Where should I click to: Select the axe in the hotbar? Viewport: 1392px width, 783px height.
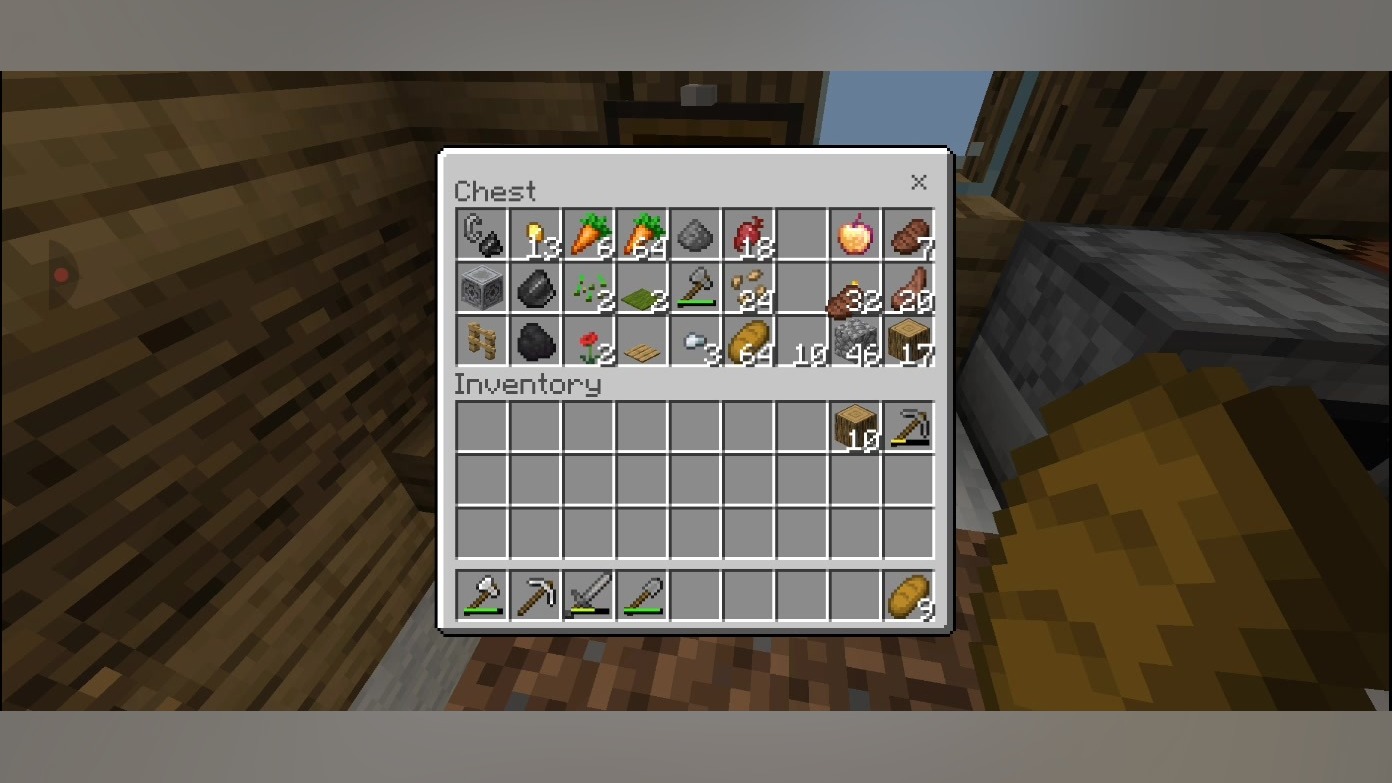[x=482, y=596]
